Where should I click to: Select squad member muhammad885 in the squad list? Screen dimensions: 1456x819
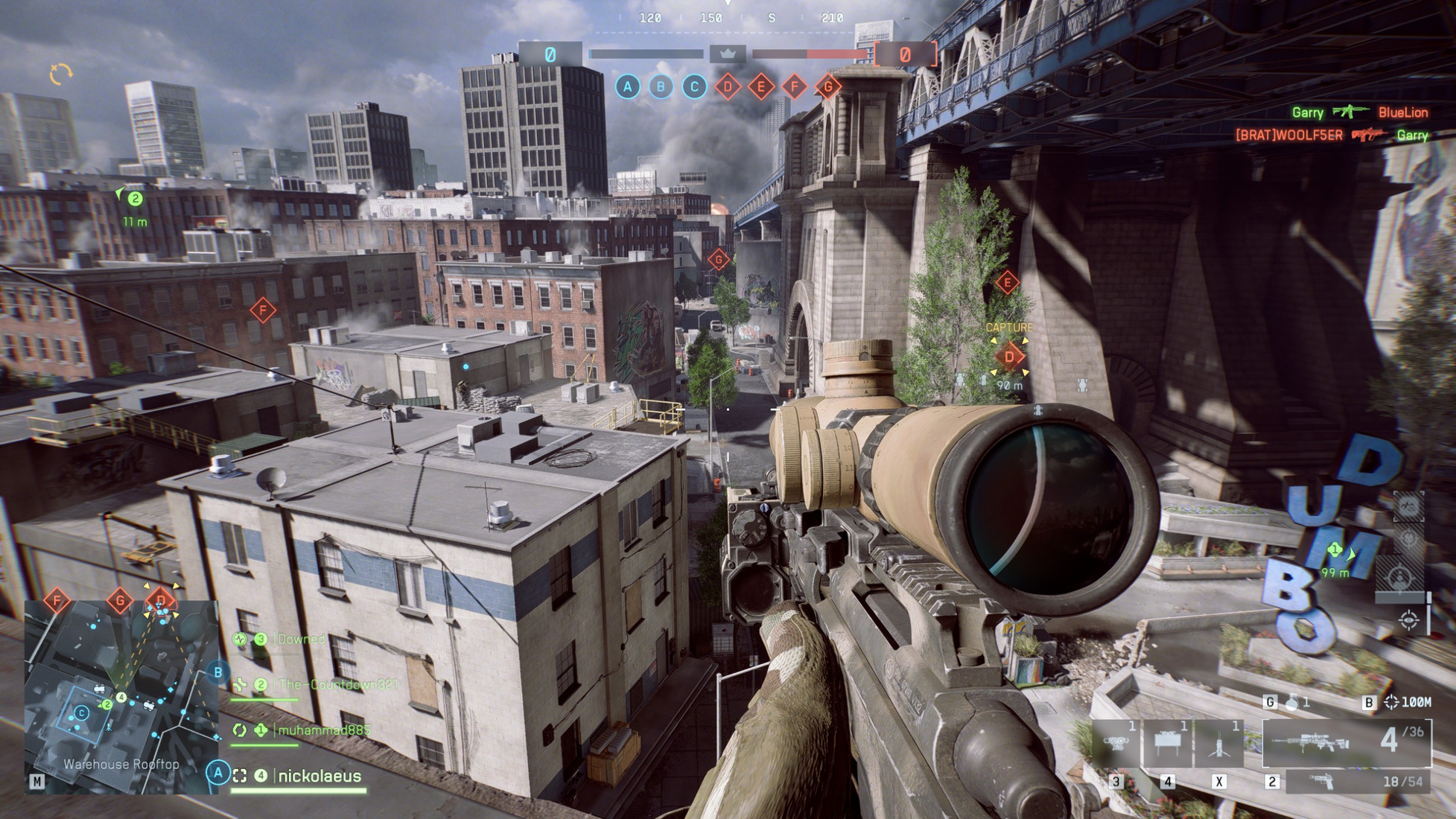point(323,730)
